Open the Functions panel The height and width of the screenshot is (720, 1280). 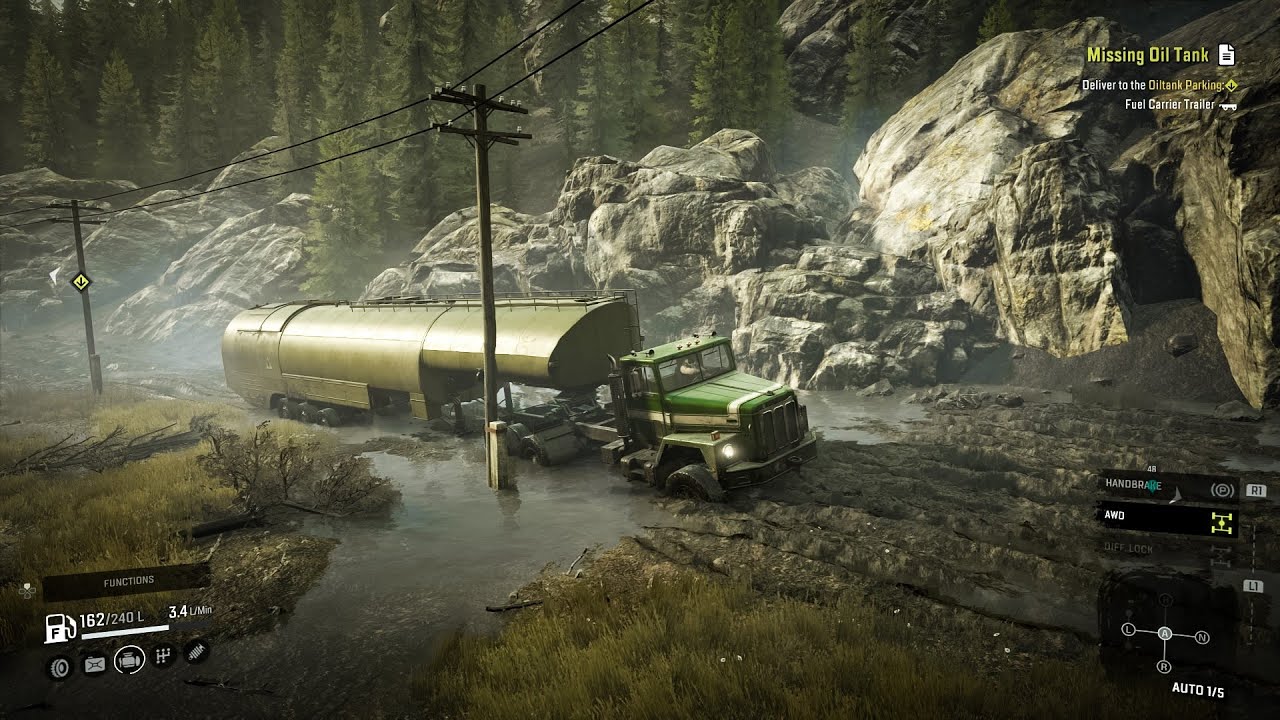127,581
